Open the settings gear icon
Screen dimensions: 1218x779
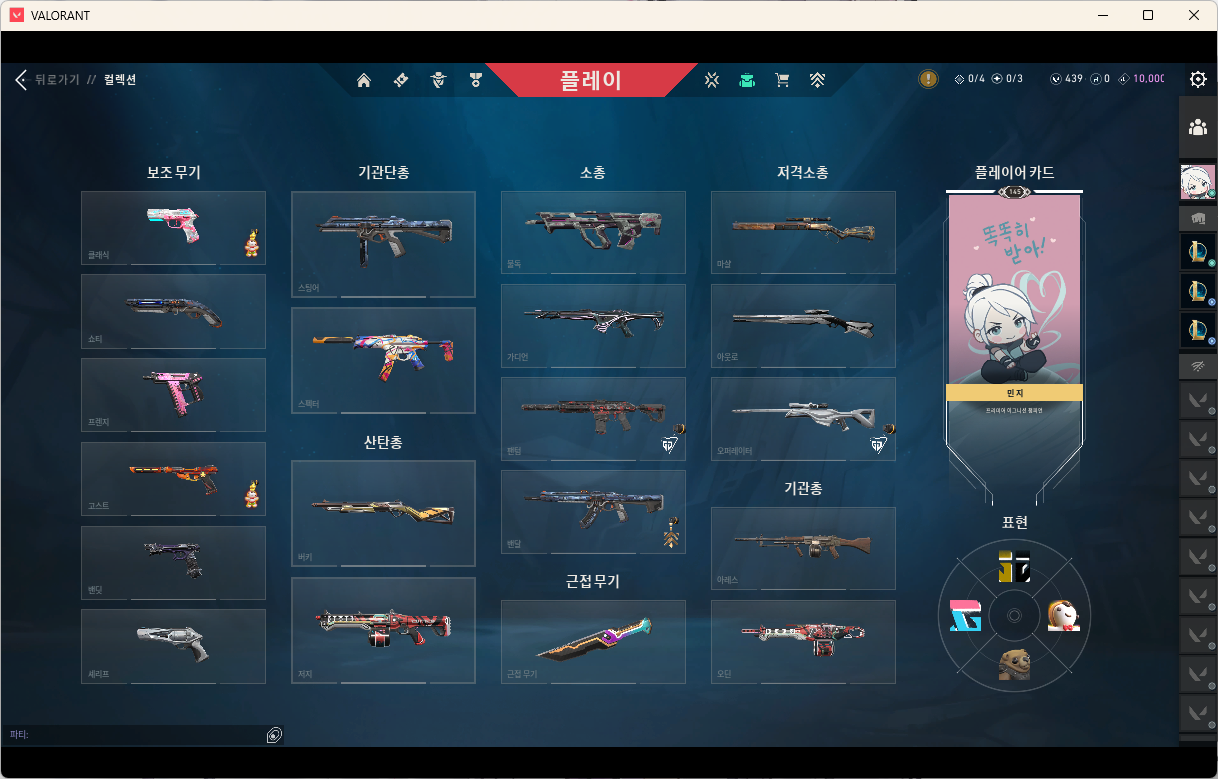click(x=1197, y=80)
